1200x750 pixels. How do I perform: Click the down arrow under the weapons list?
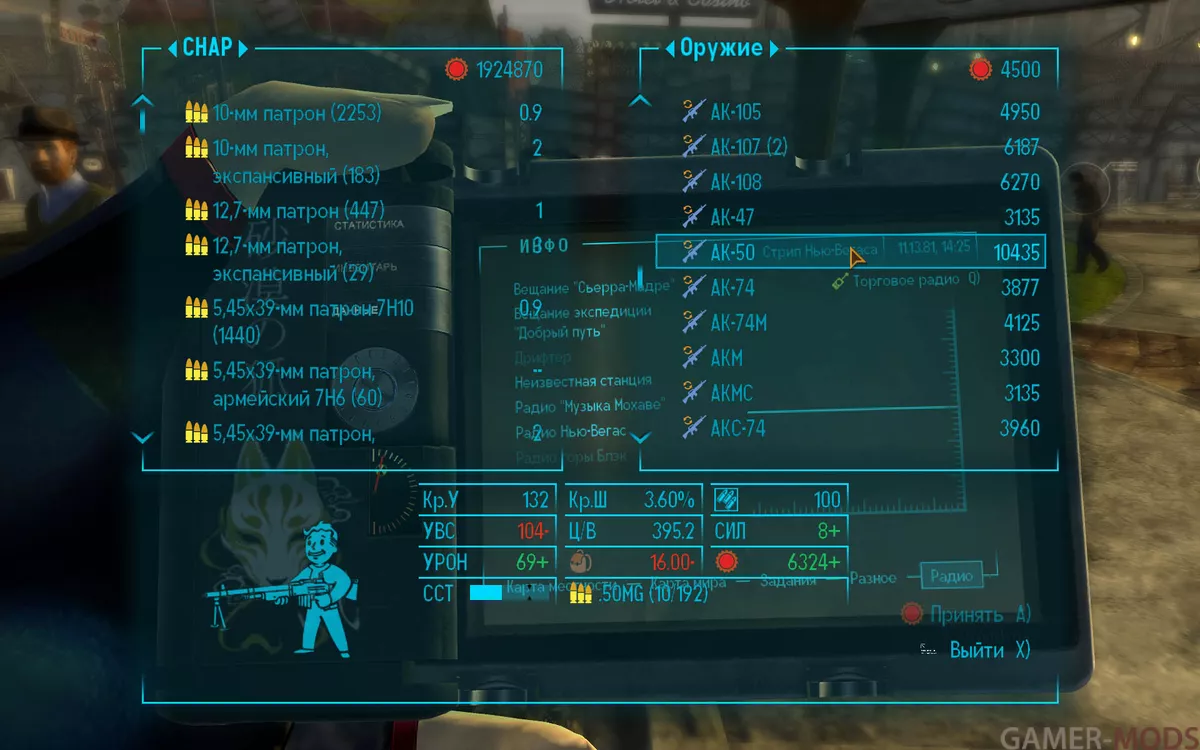click(644, 437)
